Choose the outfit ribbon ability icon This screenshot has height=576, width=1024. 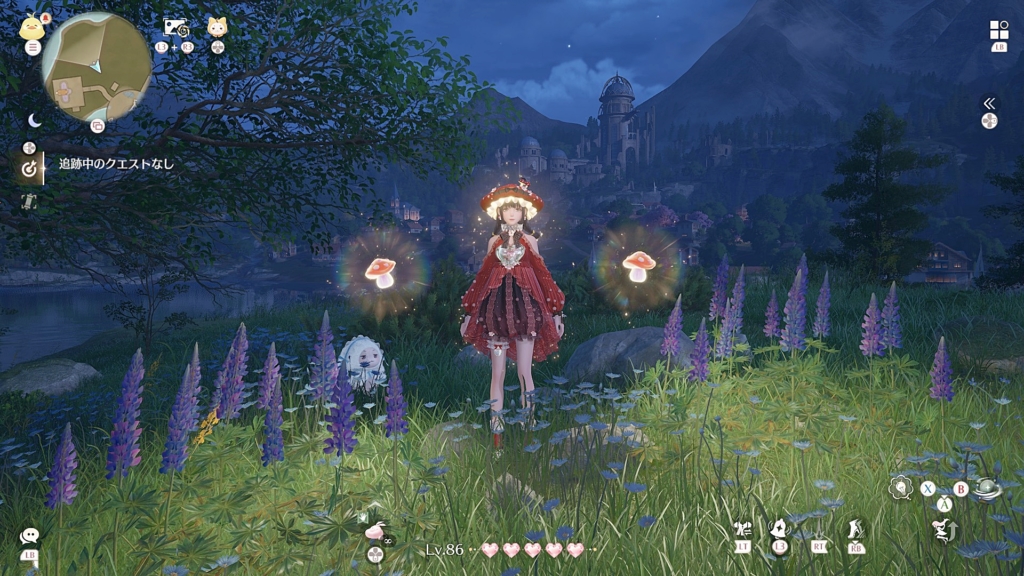742,528
